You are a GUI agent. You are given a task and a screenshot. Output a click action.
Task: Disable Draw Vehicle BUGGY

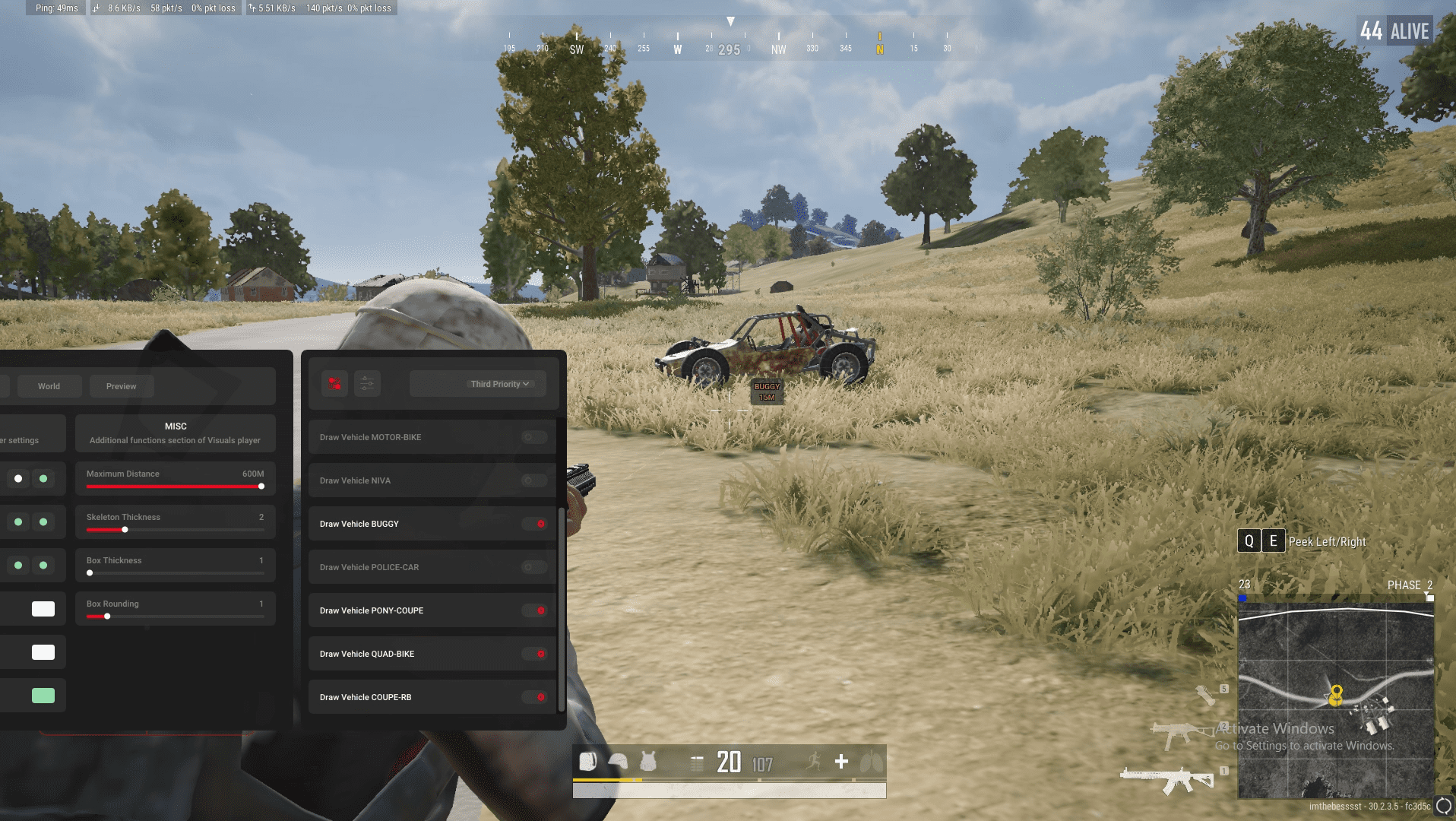pos(540,524)
